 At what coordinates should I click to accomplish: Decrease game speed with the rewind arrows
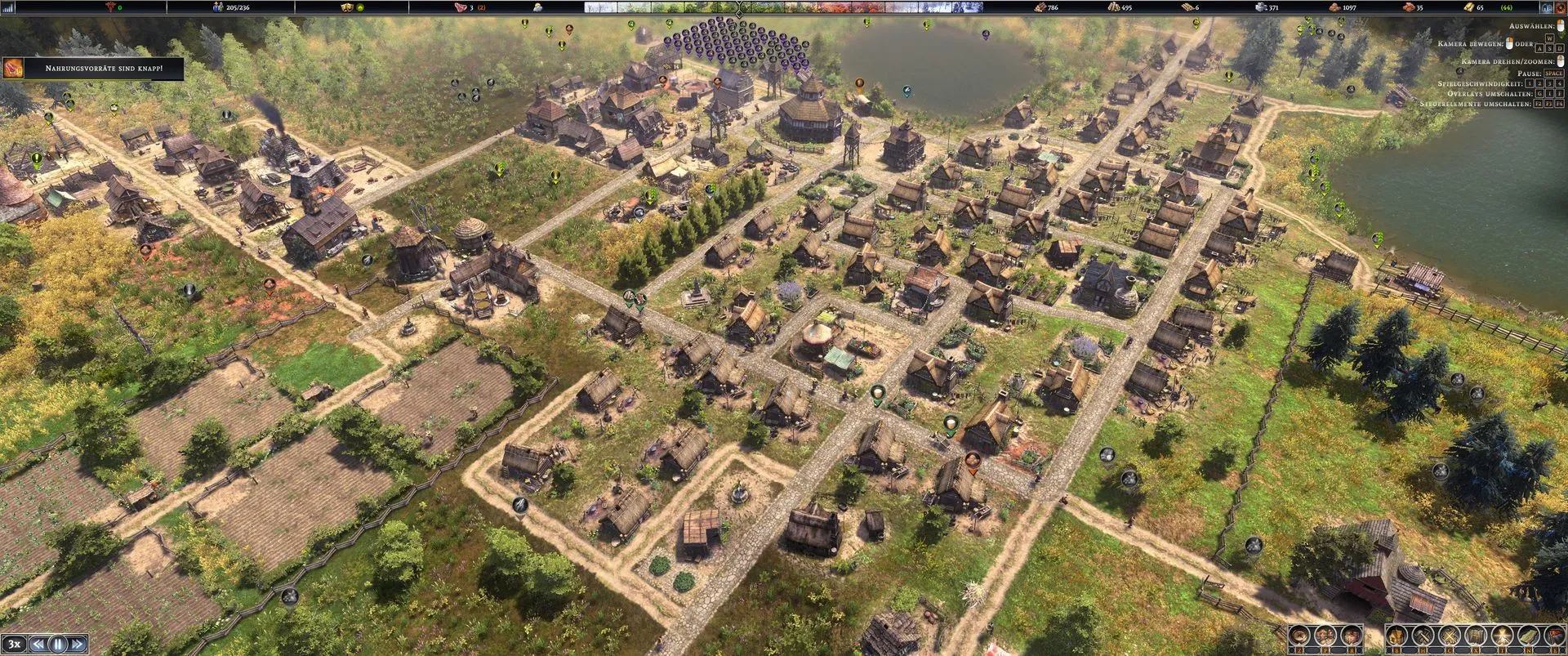[x=38, y=644]
